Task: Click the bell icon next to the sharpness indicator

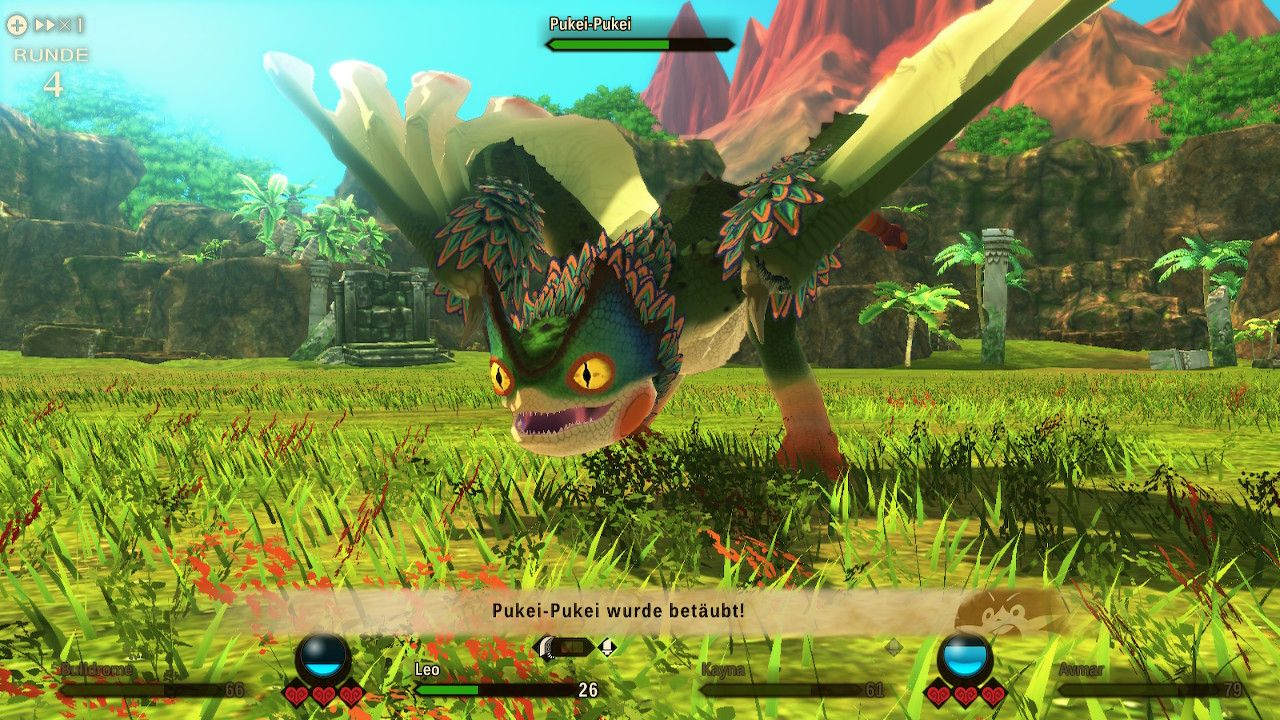Action: [608, 647]
